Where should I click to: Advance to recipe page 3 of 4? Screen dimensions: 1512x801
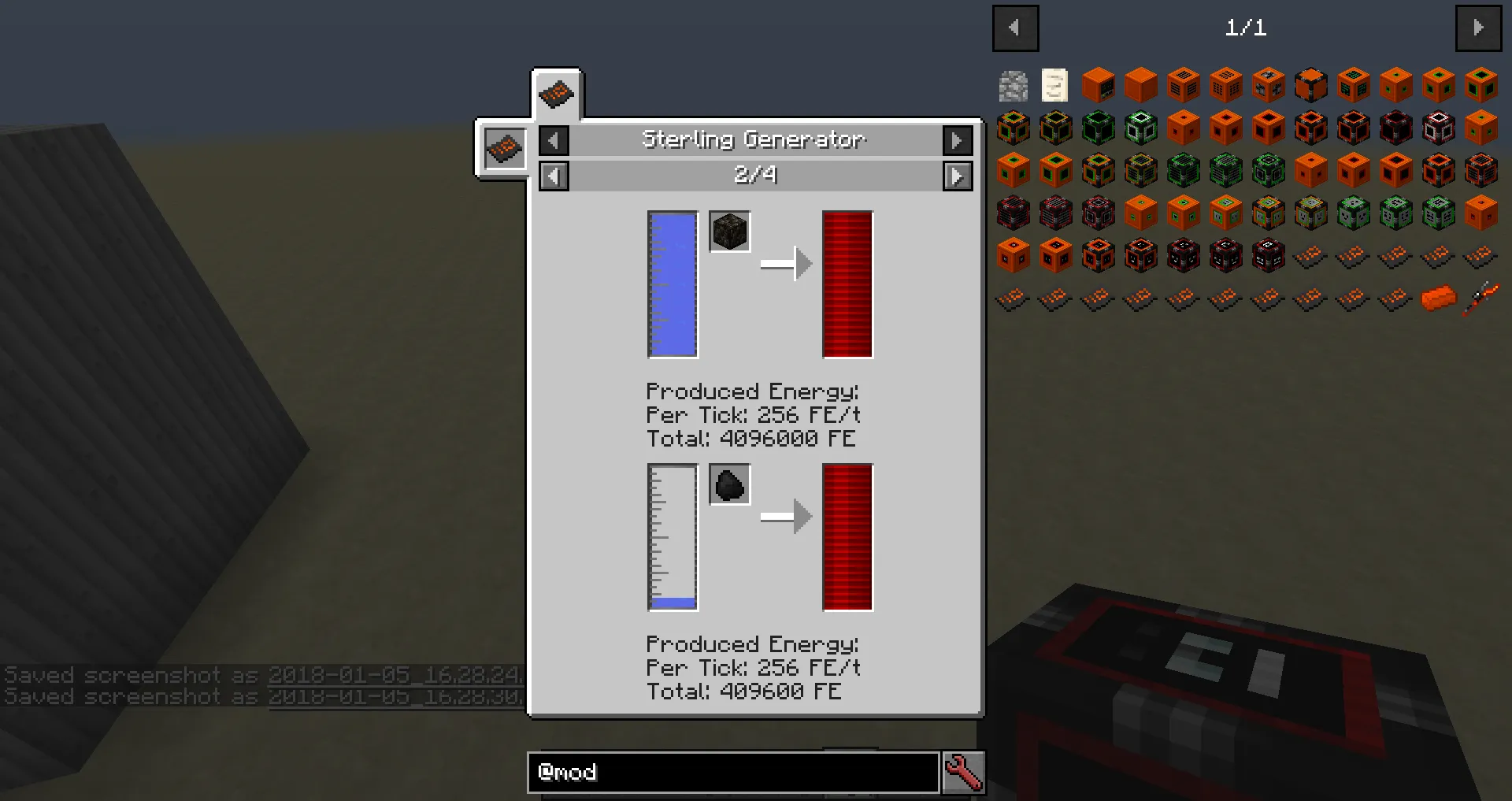point(958,176)
